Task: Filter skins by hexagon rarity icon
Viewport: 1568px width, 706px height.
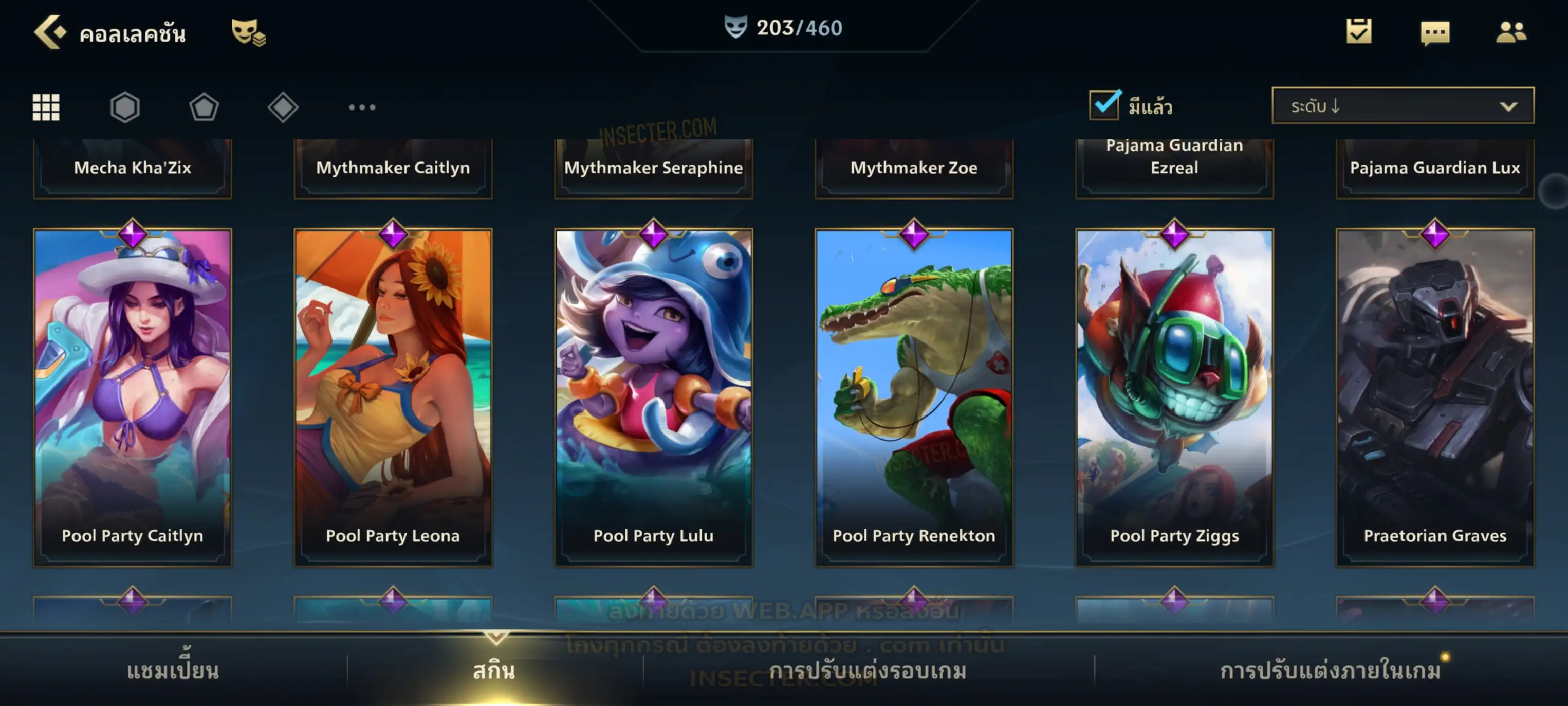Action: point(125,107)
